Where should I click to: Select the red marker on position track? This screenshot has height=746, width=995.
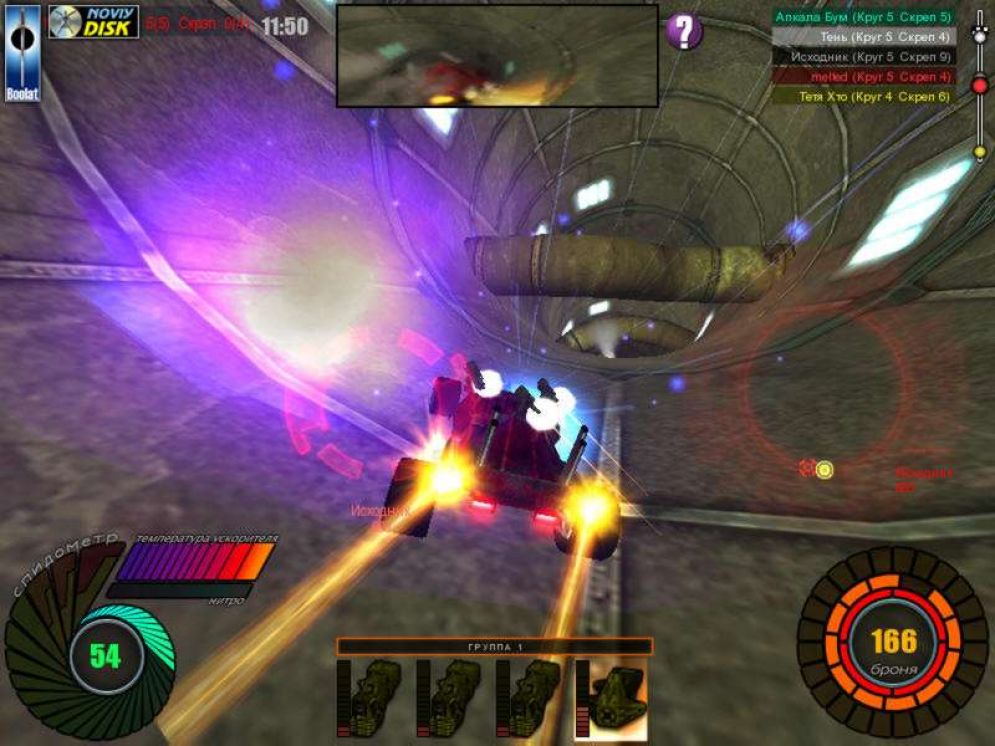980,86
